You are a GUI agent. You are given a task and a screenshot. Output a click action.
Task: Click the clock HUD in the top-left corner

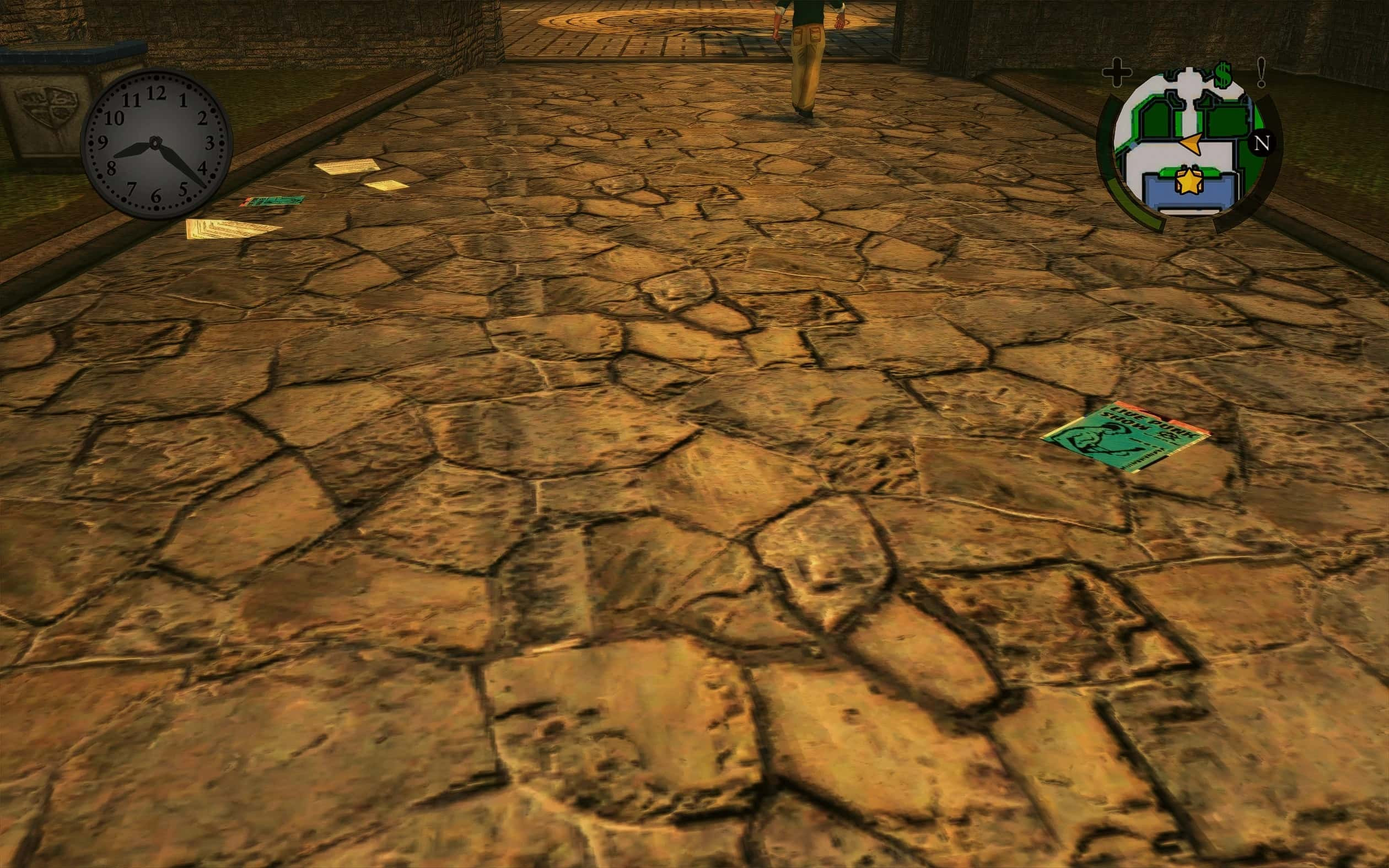coord(156,143)
